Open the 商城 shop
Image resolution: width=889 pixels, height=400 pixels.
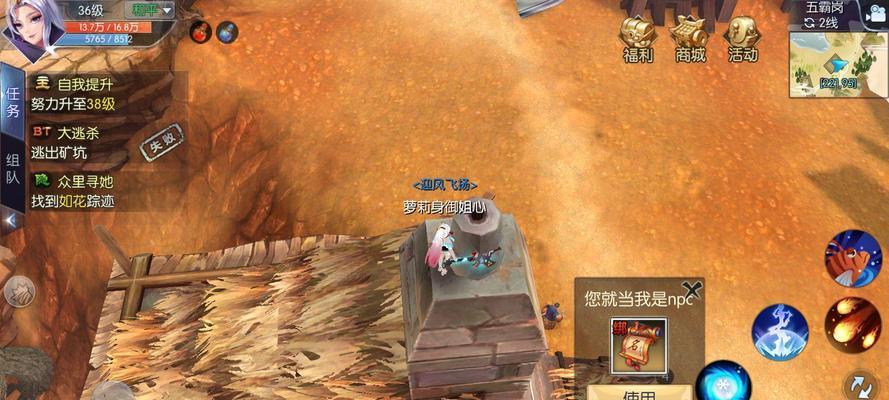(690, 38)
